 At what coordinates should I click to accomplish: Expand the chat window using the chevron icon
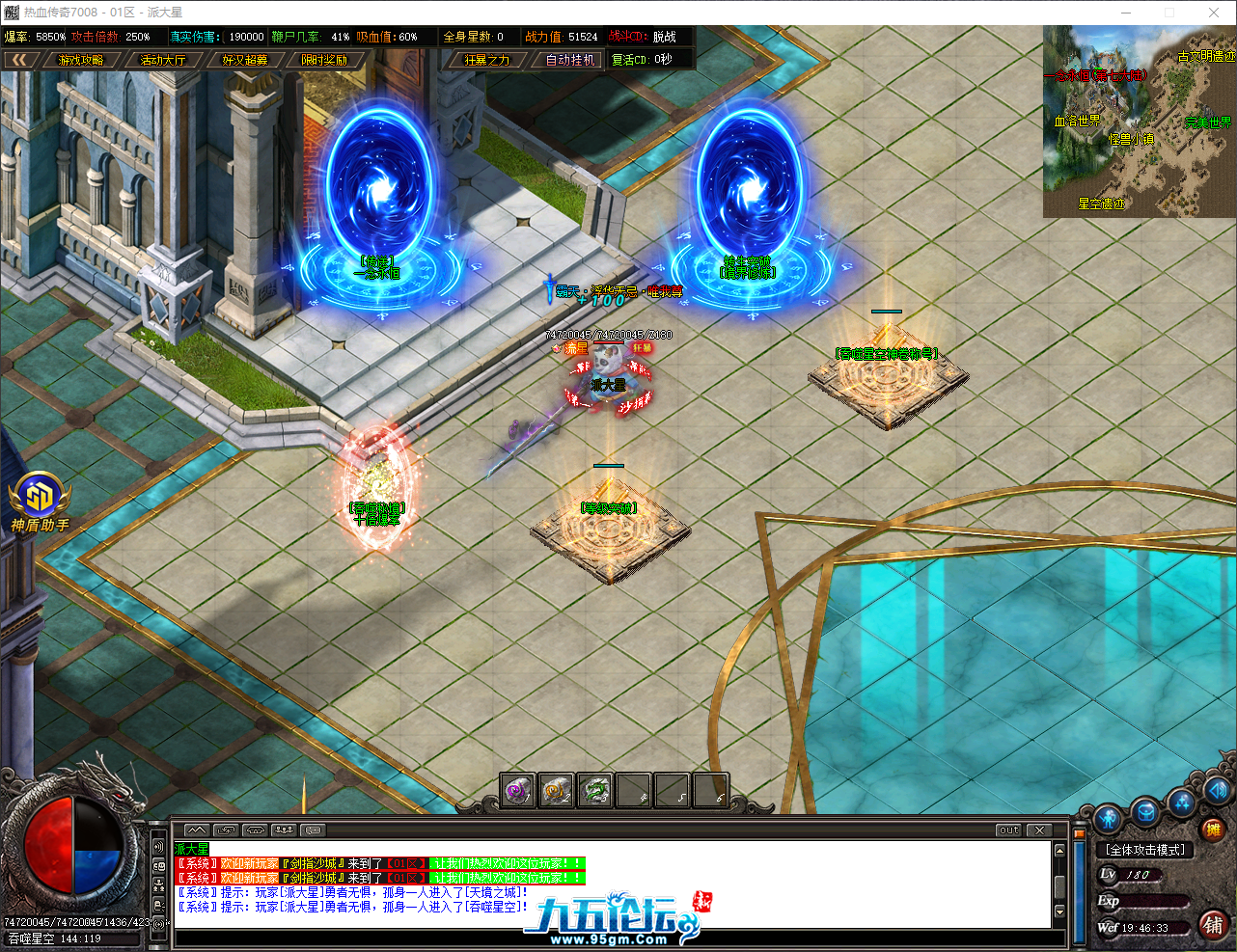click(x=196, y=830)
